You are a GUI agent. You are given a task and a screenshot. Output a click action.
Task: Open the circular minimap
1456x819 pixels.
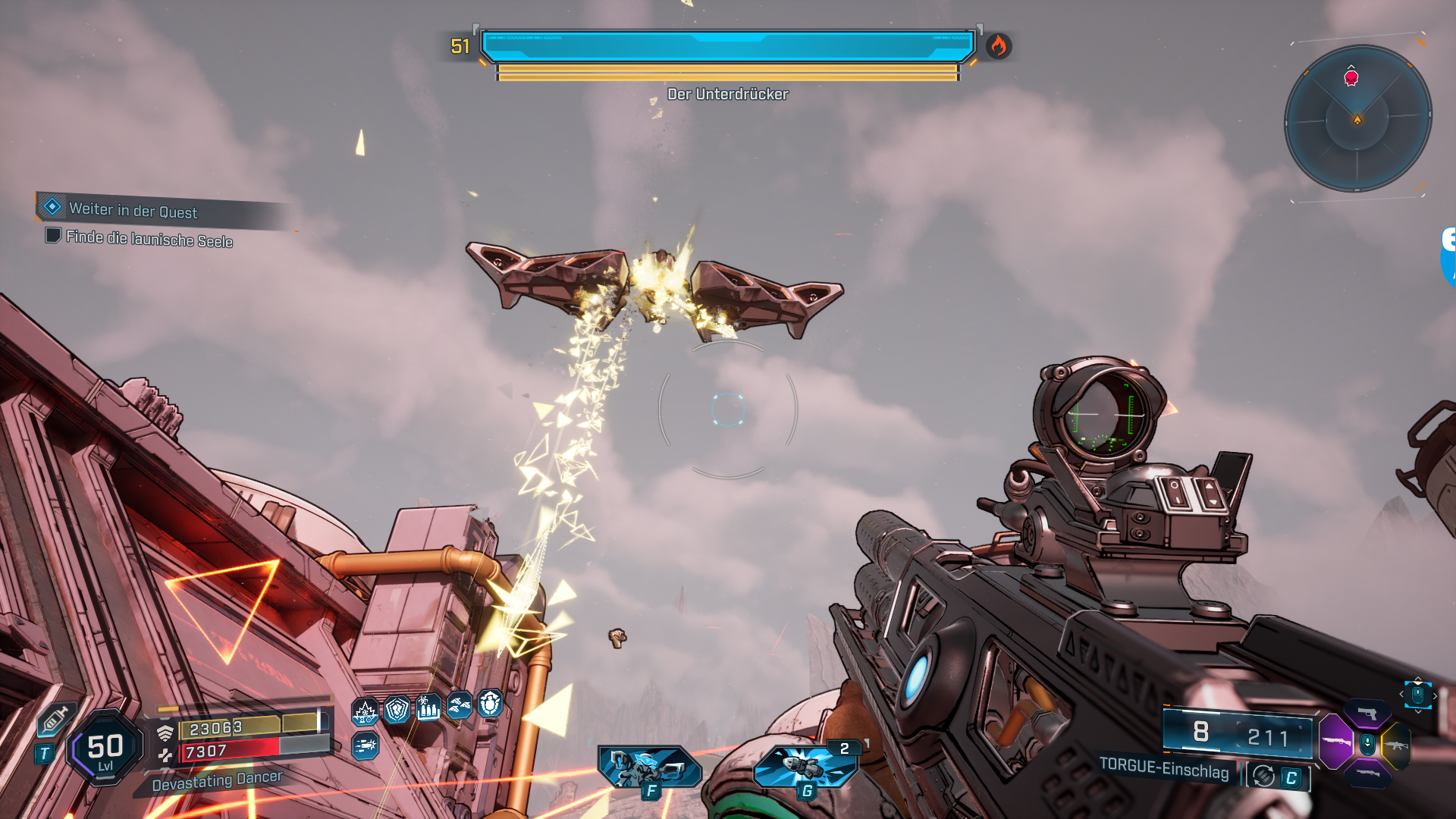(x=1357, y=119)
